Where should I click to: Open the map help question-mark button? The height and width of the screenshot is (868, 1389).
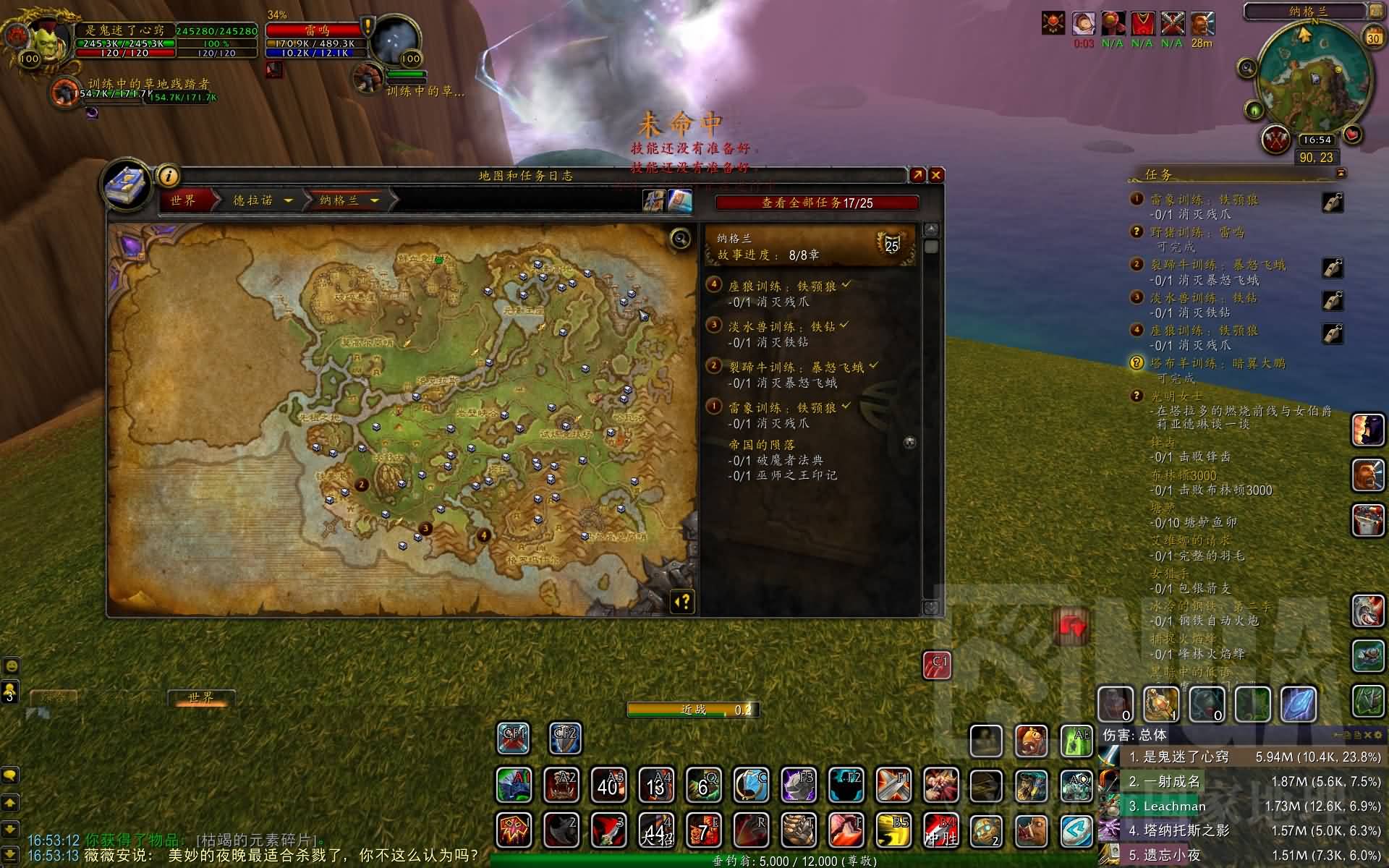pyautogui.click(x=683, y=602)
